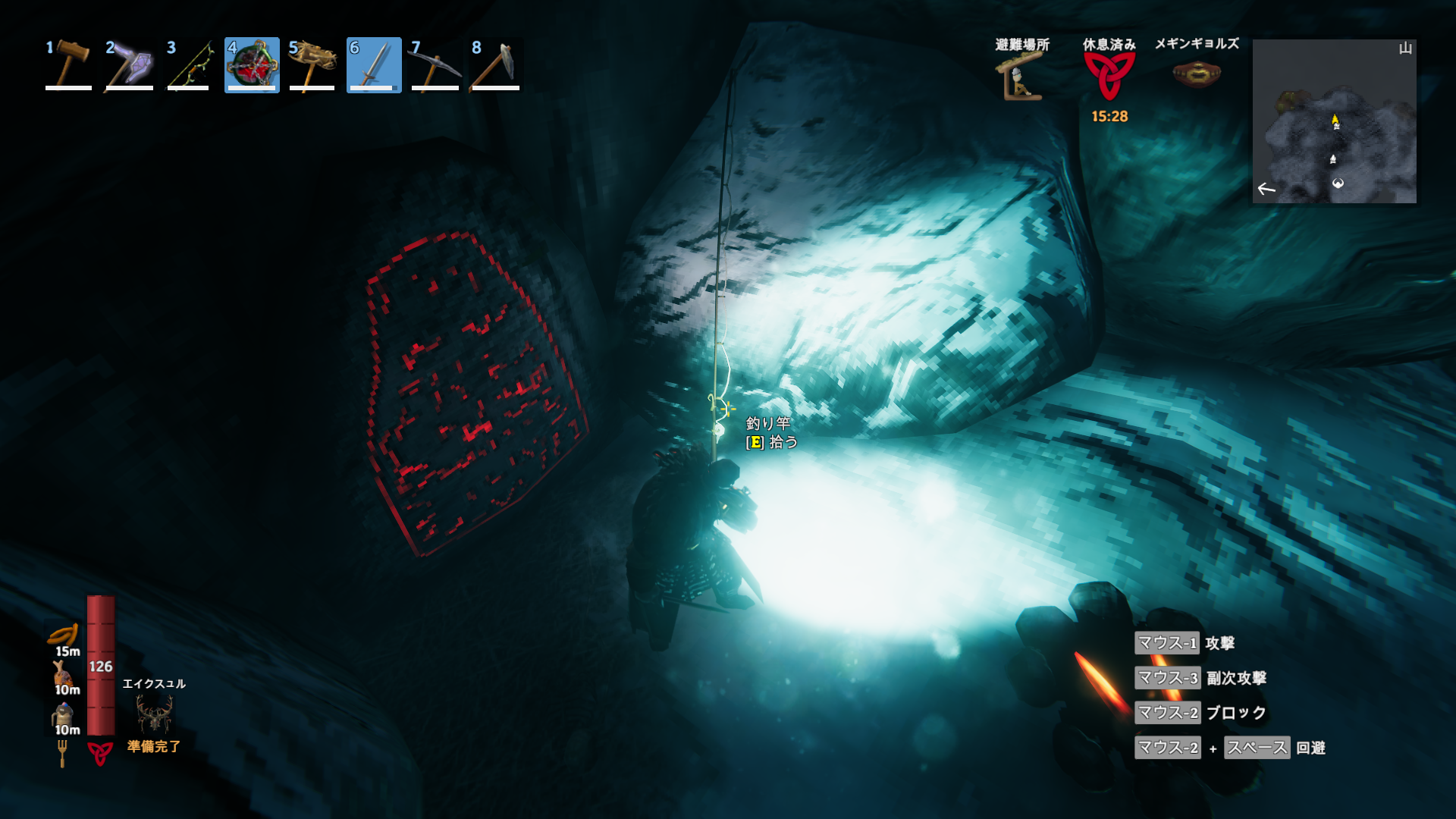Equip the pickaxe in slot 7
The height and width of the screenshot is (819, 1456).
[x=435, y=65]
